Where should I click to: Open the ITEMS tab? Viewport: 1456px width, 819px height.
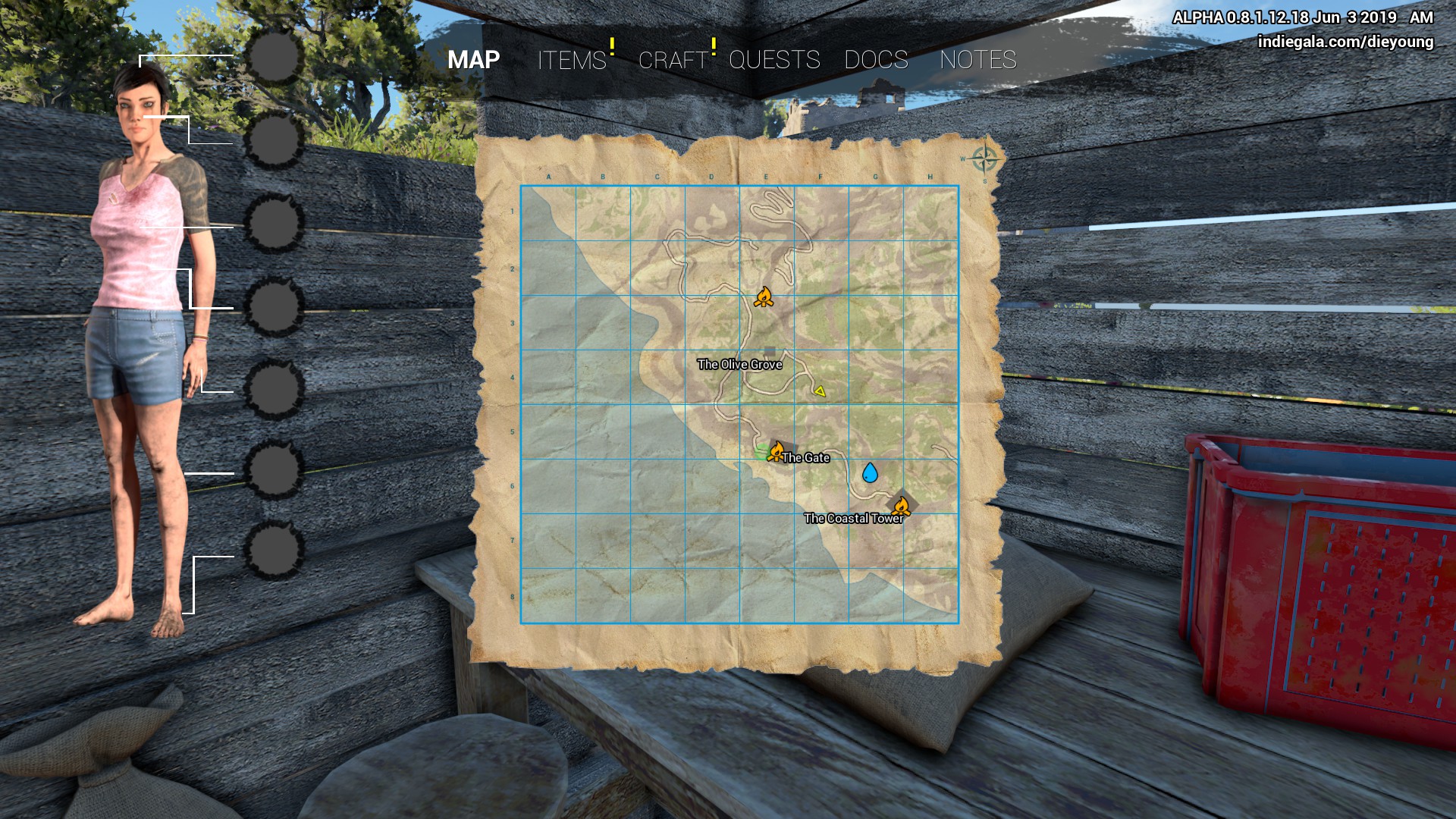(x=572, y=60)
